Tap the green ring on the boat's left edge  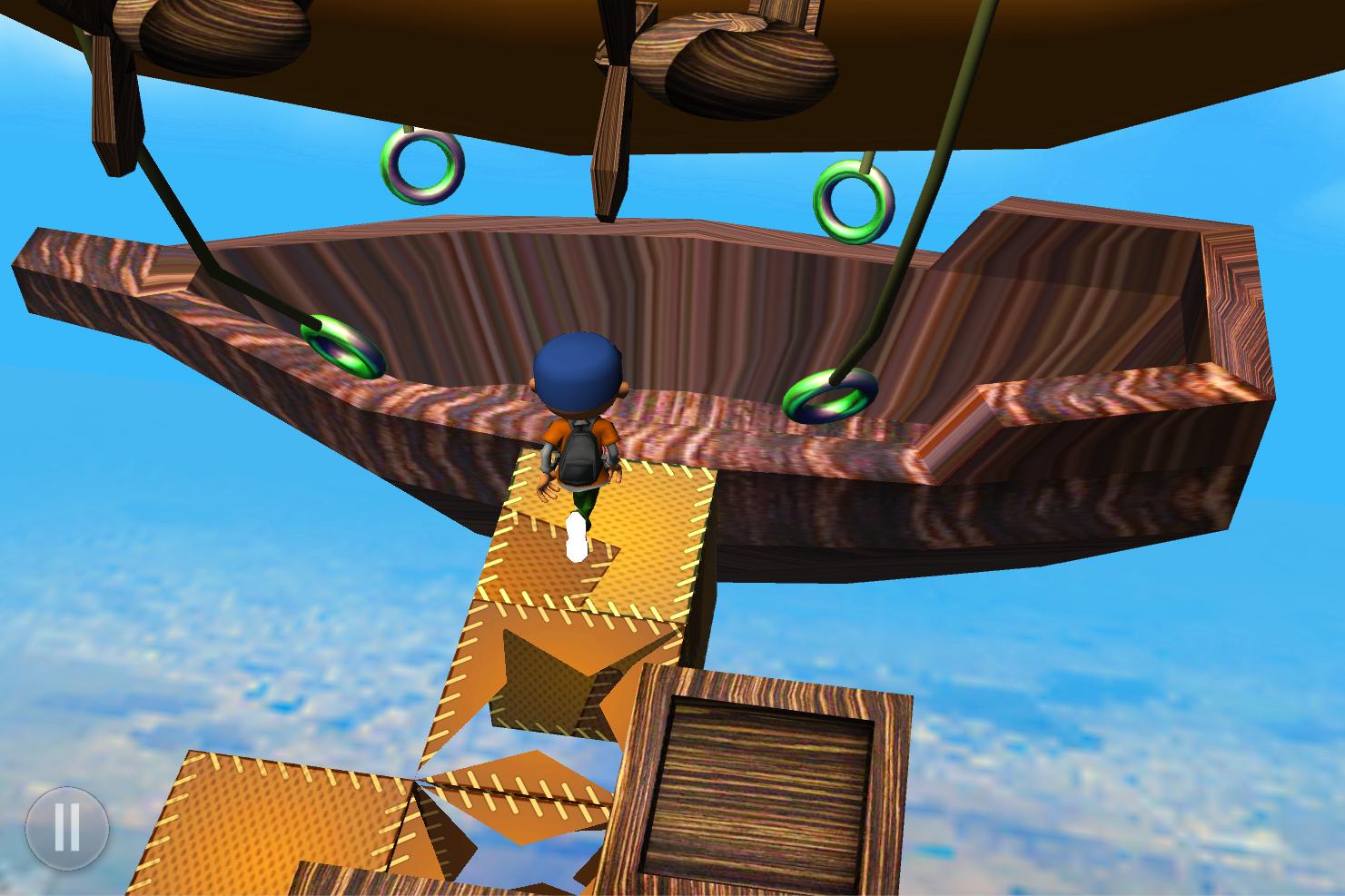click(342, 345)
